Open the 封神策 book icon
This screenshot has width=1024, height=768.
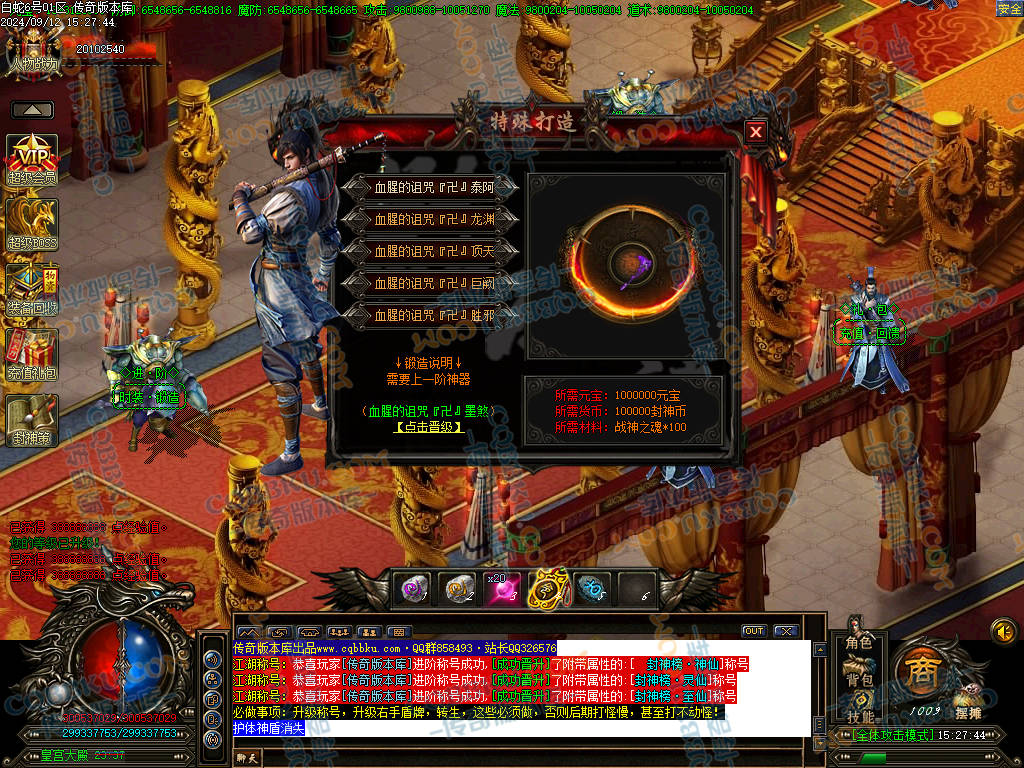click(32, 420)
